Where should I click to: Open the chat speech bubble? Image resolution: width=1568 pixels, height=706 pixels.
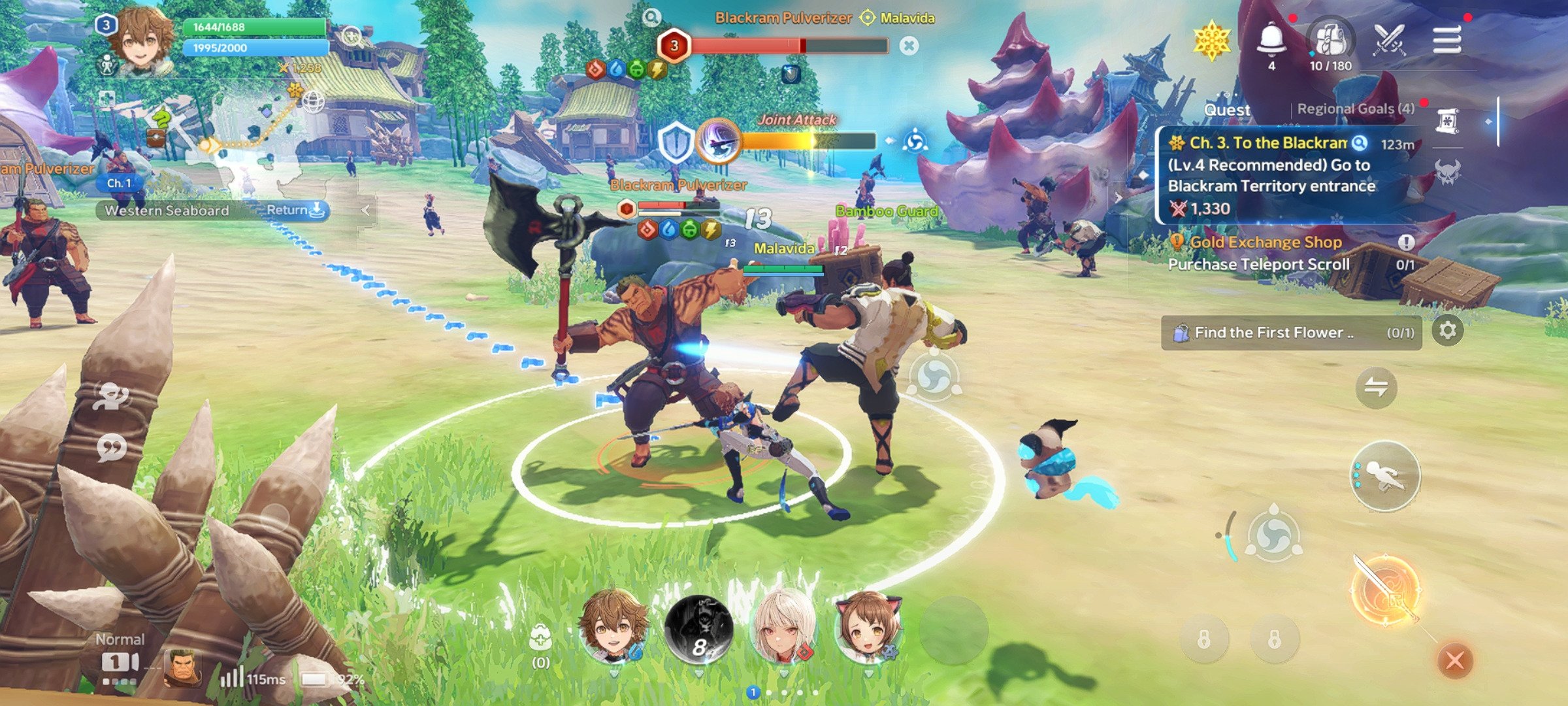click(x=112, y=448)
